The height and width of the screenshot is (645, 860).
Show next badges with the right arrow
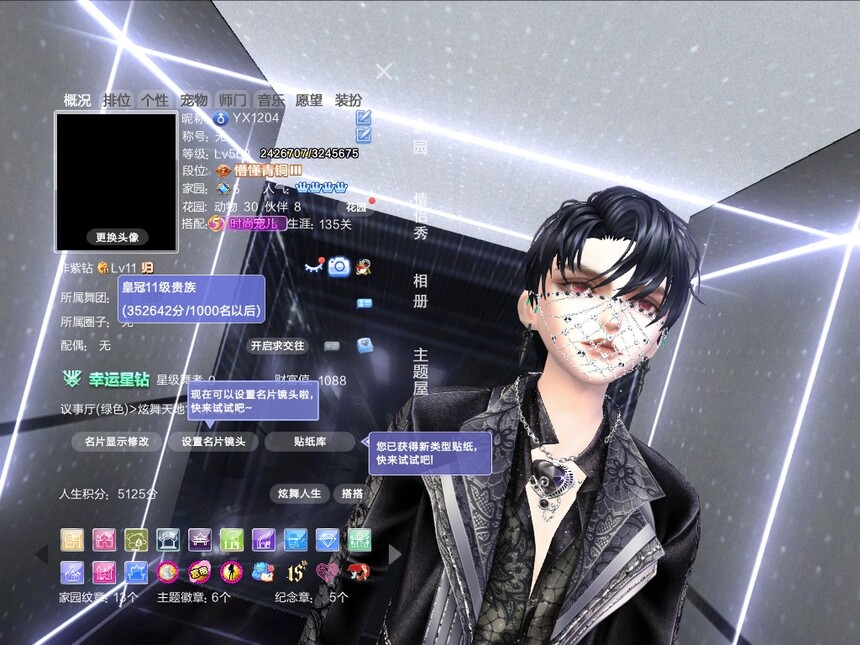(395, 554)
